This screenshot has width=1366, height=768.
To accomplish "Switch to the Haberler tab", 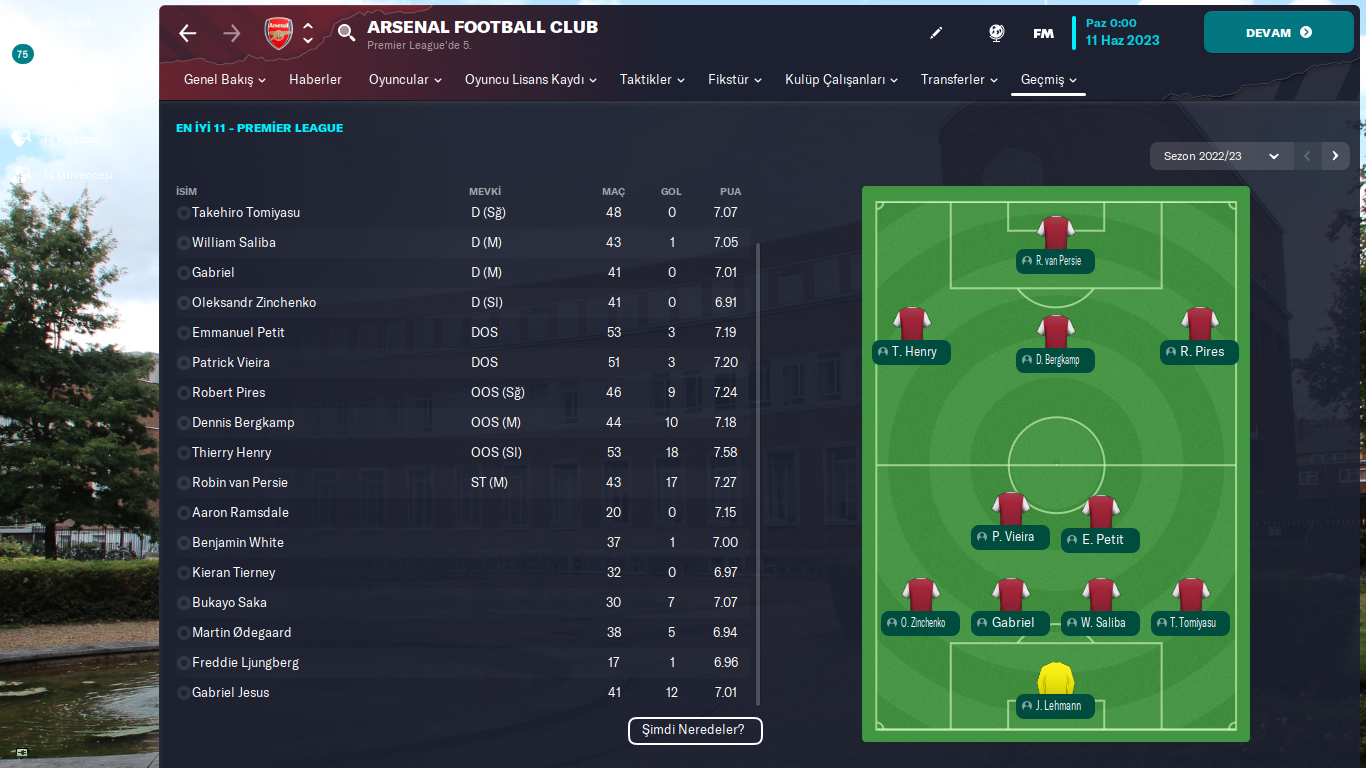I will [315, 80].
